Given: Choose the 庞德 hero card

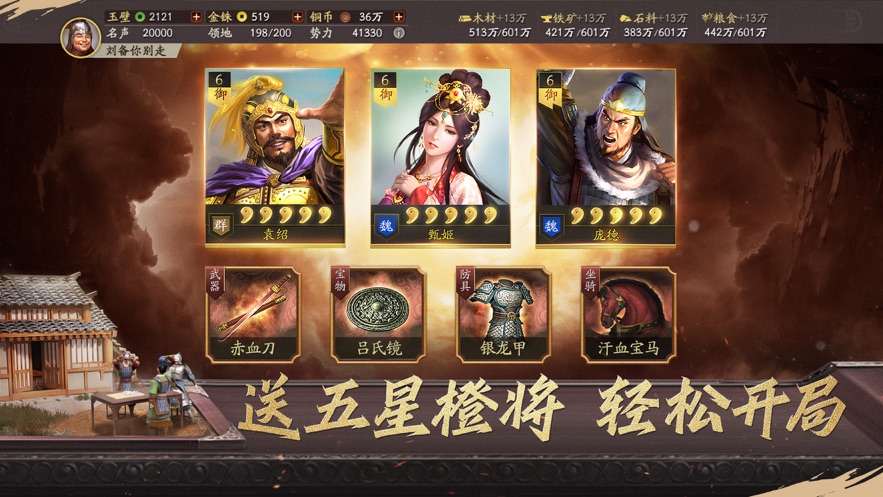Looking at the screenshot, I should coord(605,157).
